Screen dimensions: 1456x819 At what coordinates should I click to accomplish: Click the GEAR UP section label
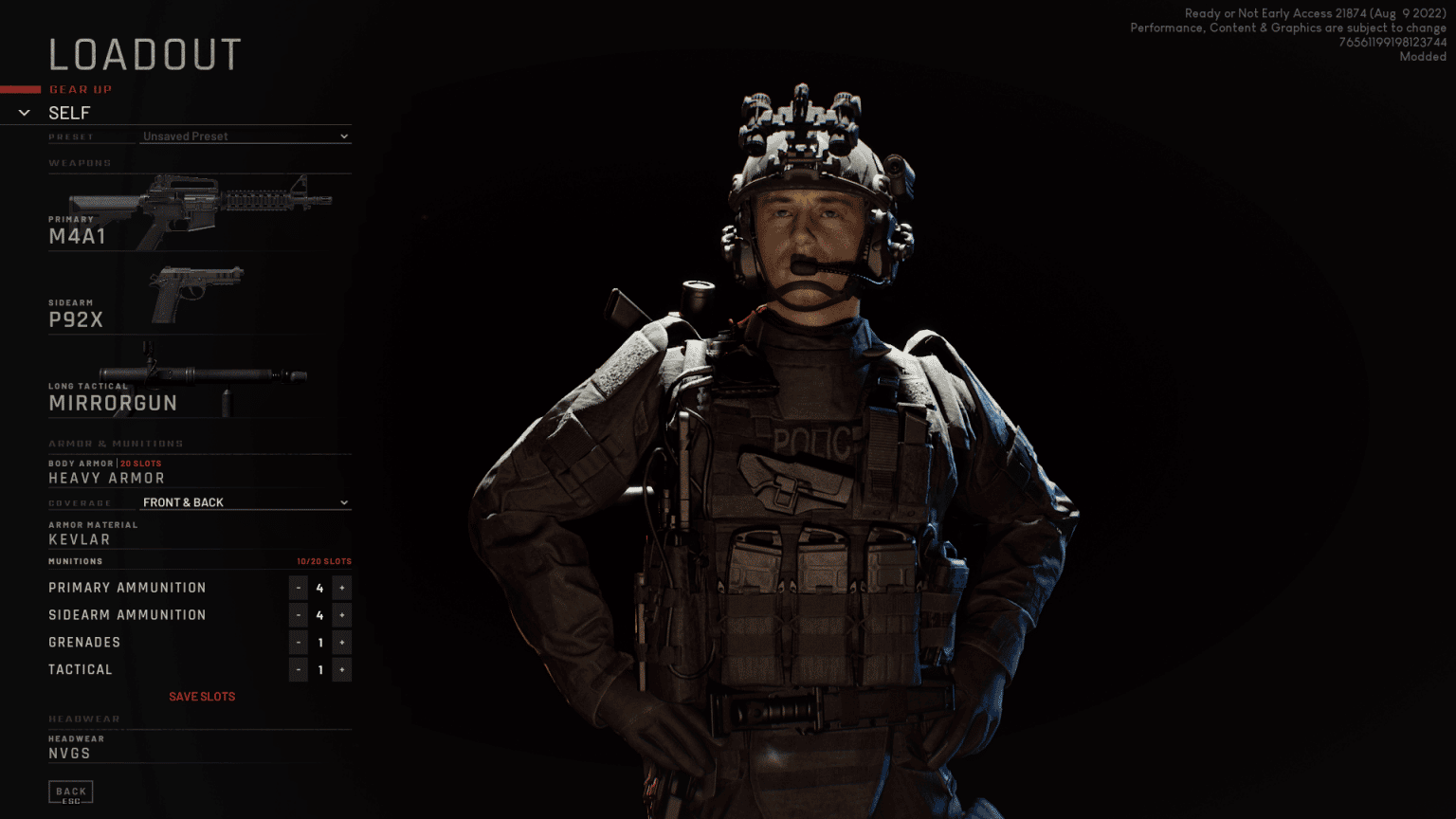[x=81, y=89]
